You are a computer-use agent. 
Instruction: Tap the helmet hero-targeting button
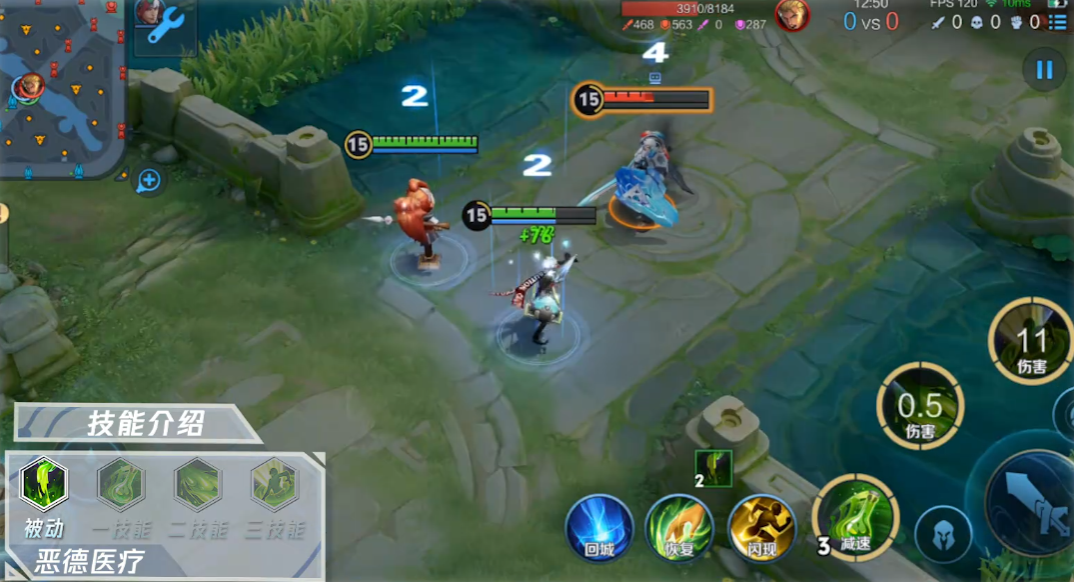click(x=942, y=535)
